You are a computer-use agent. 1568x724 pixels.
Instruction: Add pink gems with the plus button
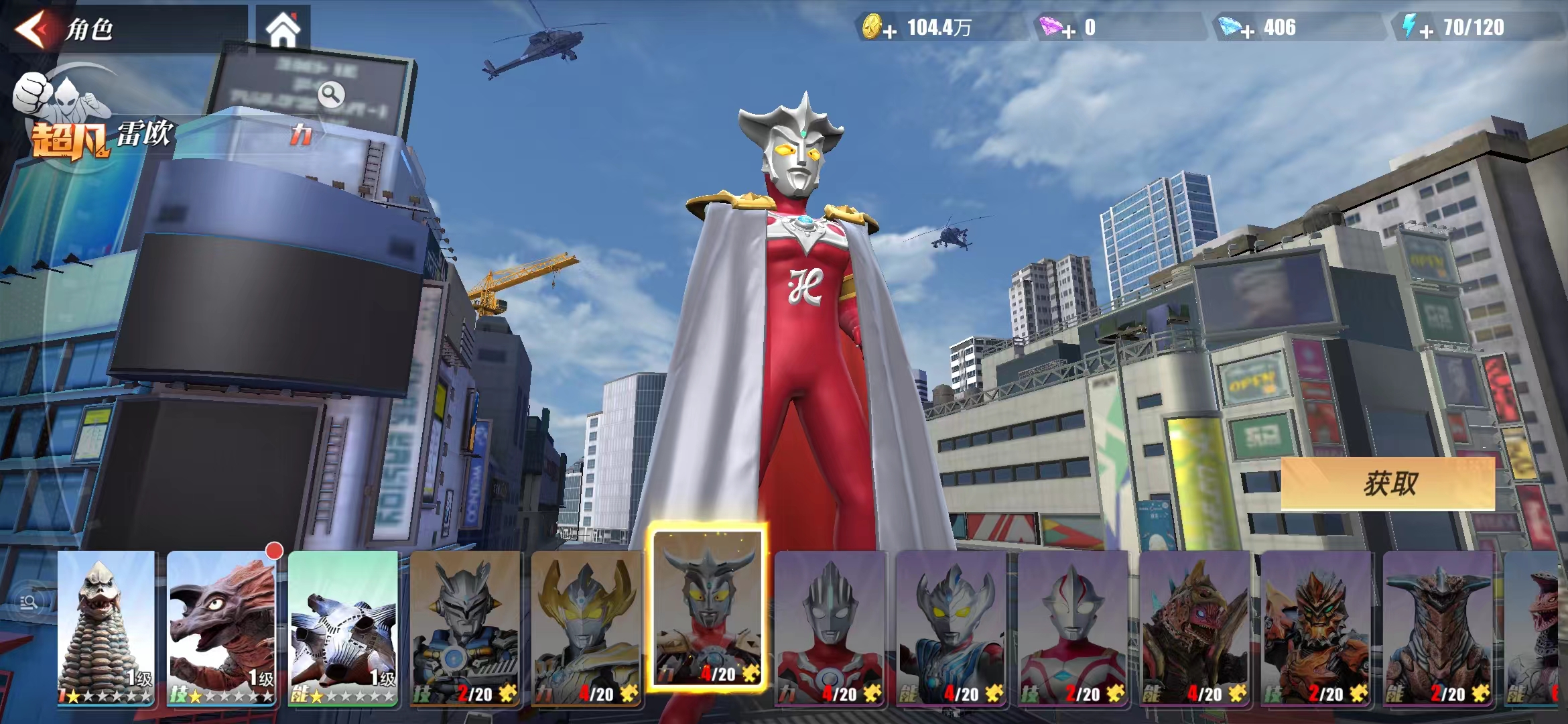[x=1068, y=31]
